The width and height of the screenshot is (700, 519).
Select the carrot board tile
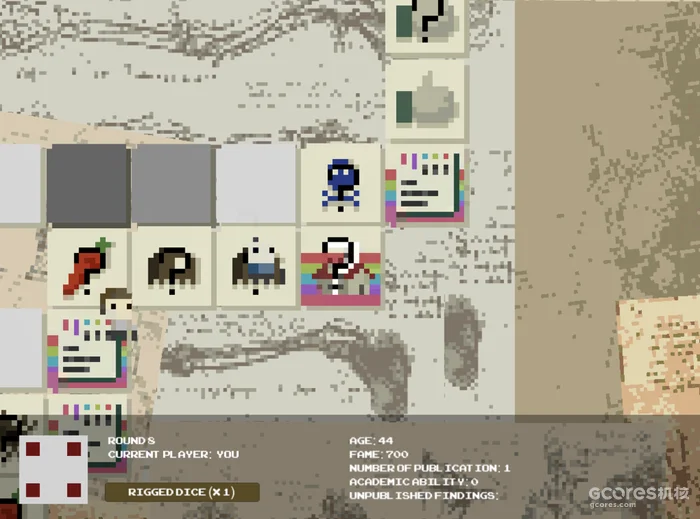point(87,267)
